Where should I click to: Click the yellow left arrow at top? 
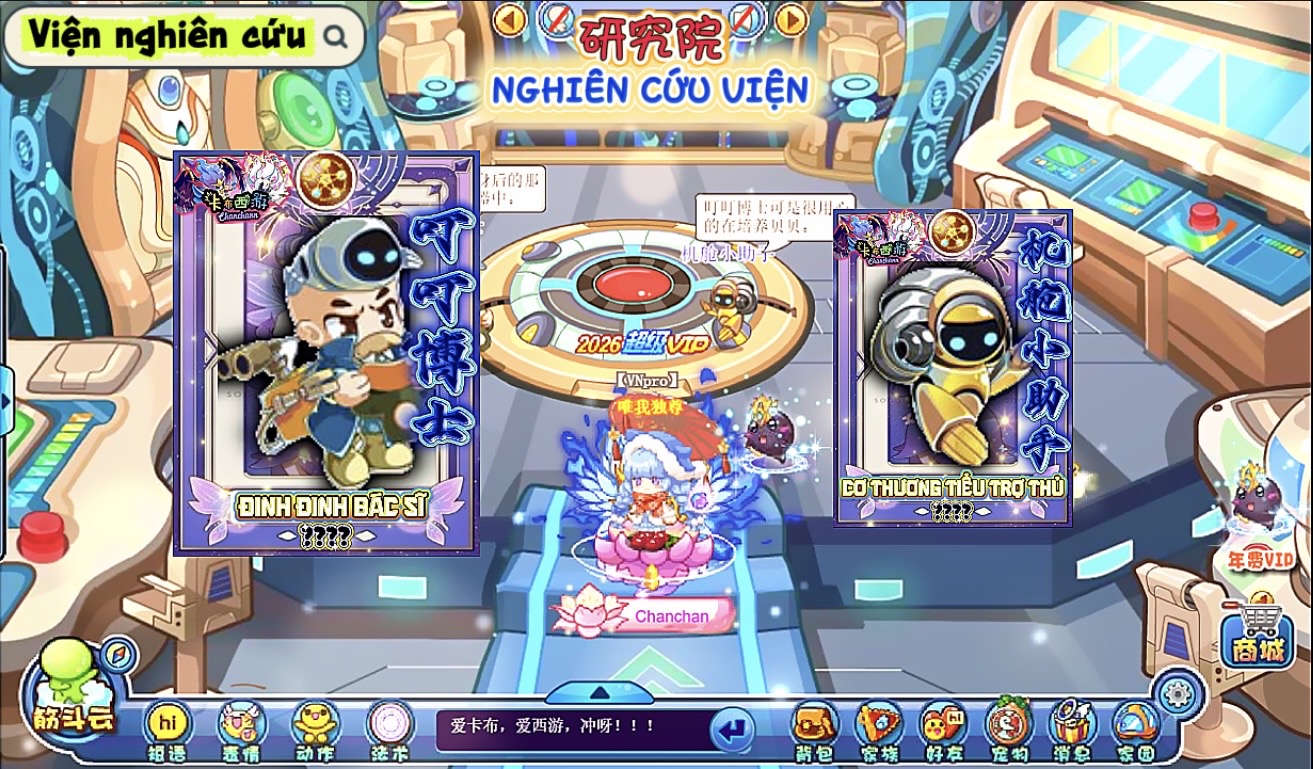pos(510,19)
